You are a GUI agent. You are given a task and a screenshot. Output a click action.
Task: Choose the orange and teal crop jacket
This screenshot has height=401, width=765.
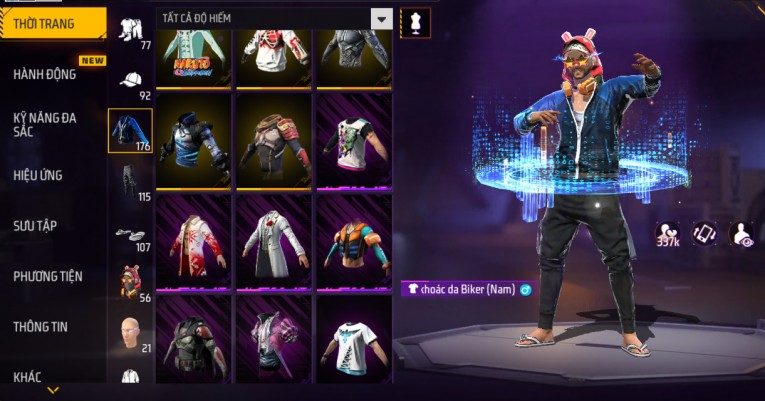(x=353, y=242)
